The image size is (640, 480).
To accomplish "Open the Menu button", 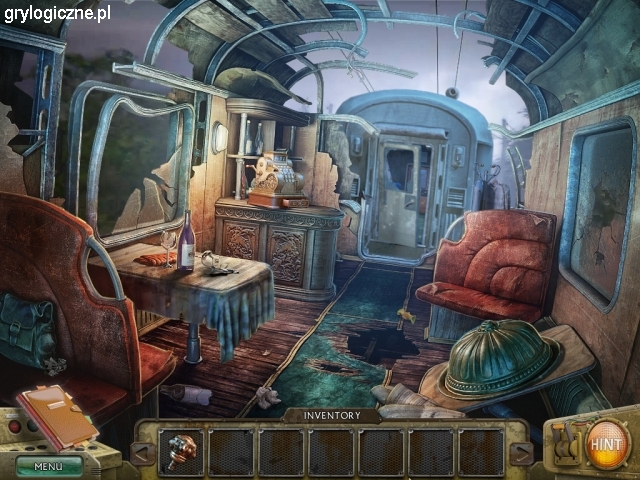I will tap(49, 466).
